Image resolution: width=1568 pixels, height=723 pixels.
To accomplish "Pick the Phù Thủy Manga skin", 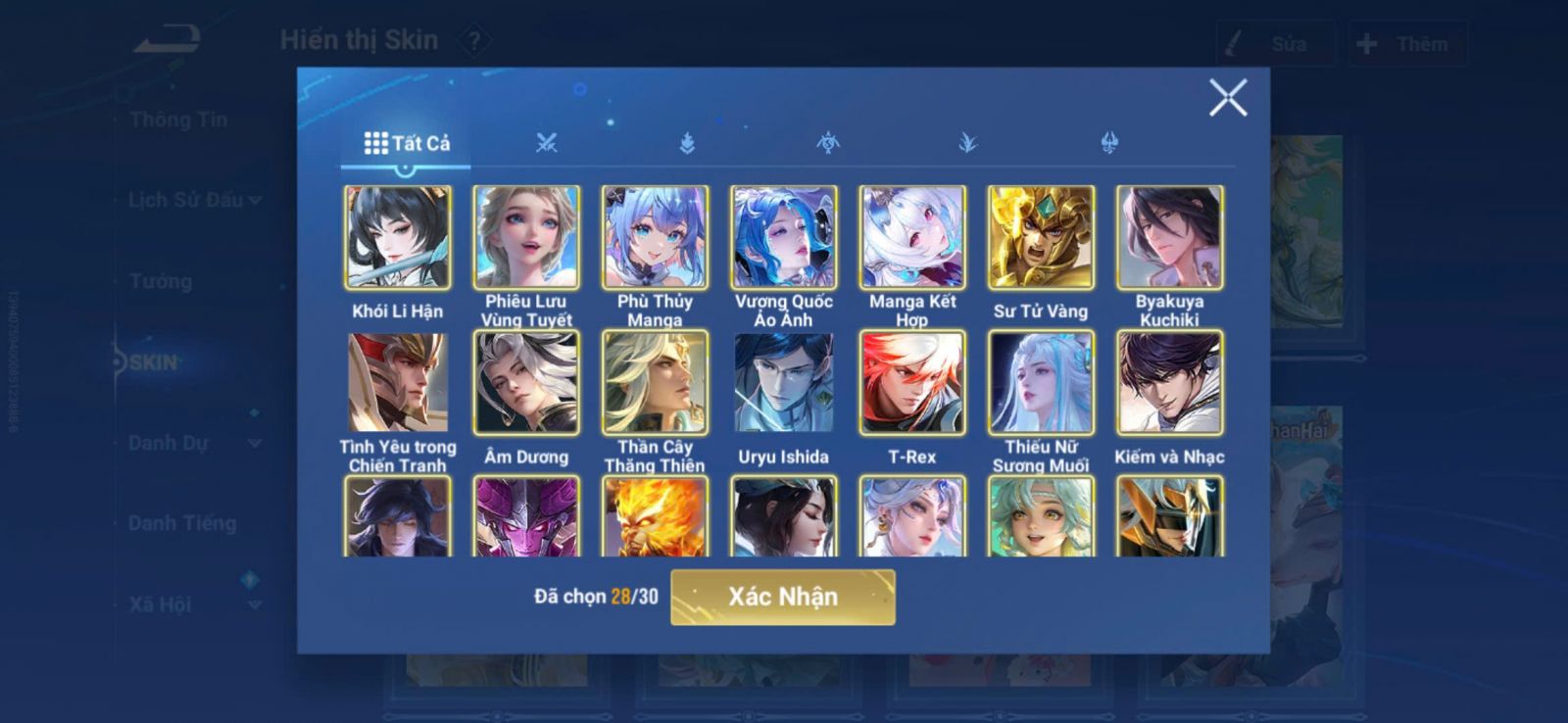I will point(655,238).
